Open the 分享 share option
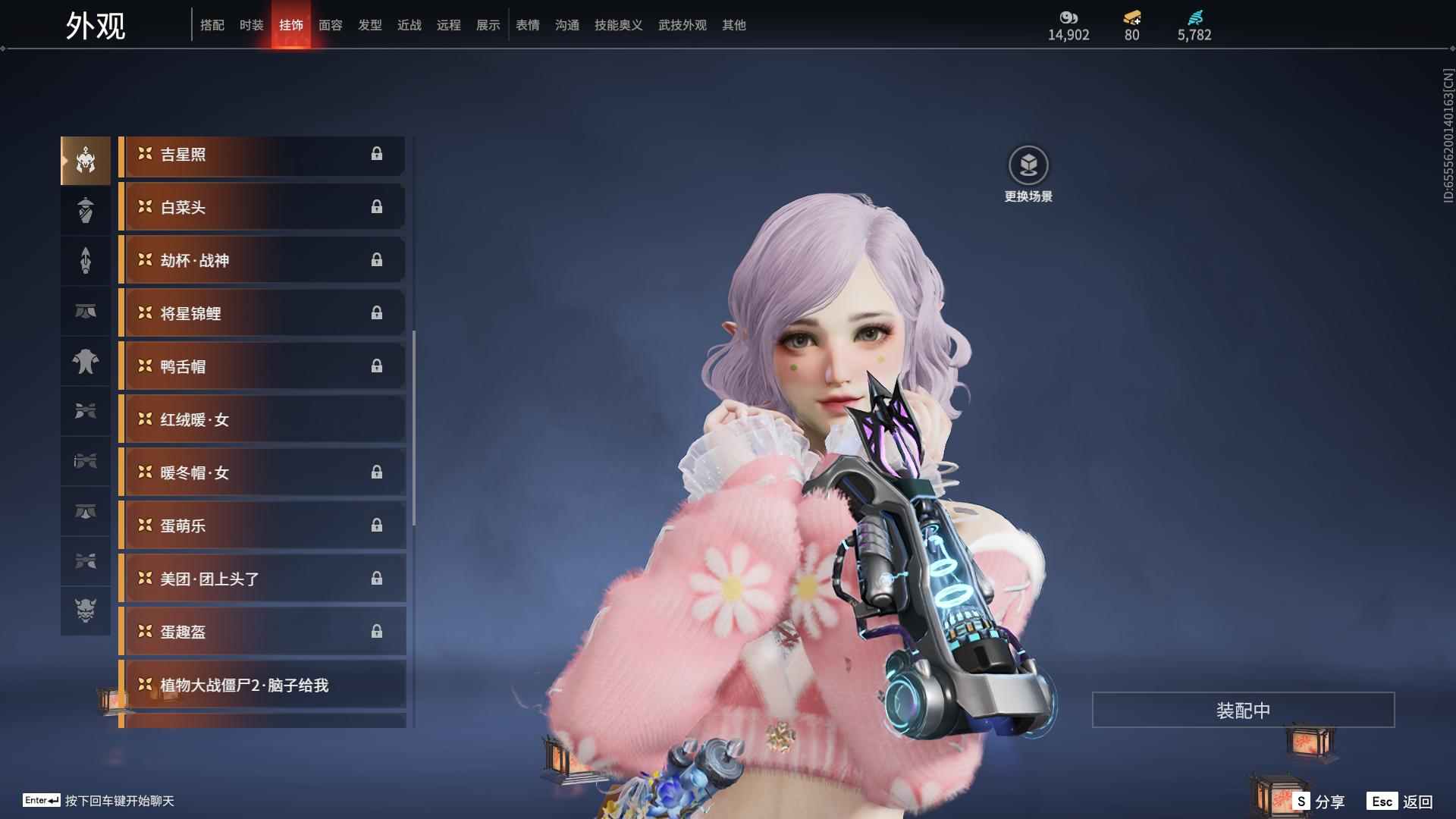The width and height of the screenshot is (1456, 819). point(1319,802)
